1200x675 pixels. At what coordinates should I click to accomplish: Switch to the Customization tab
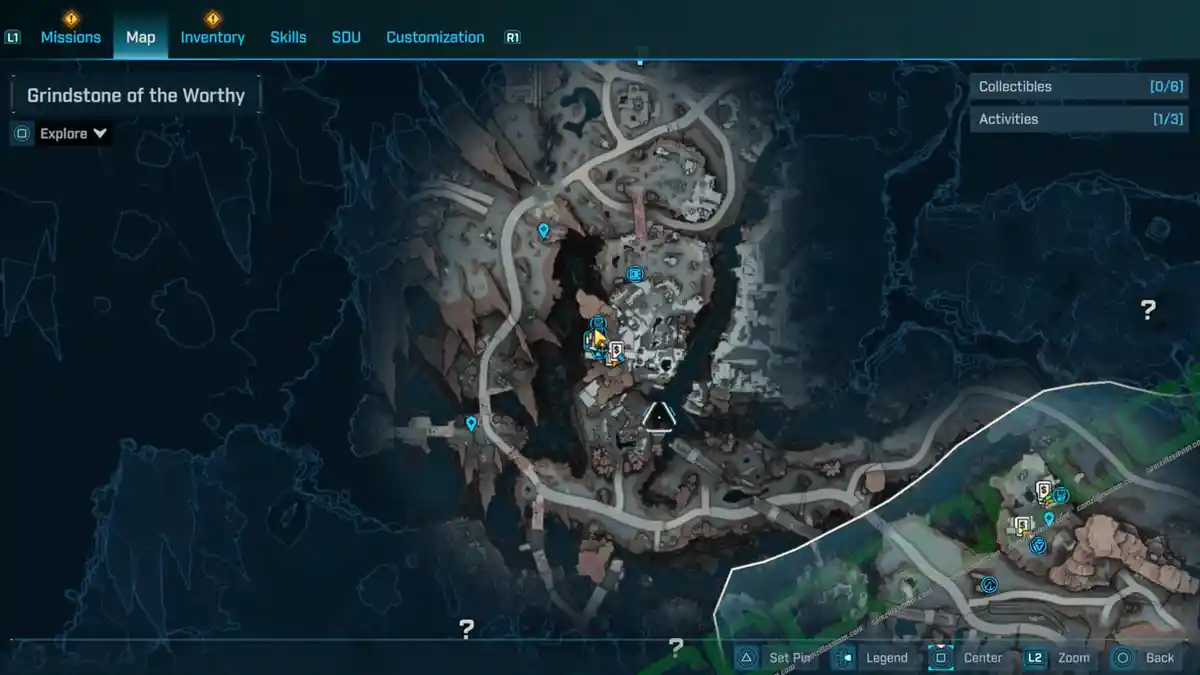pos(435,37)
